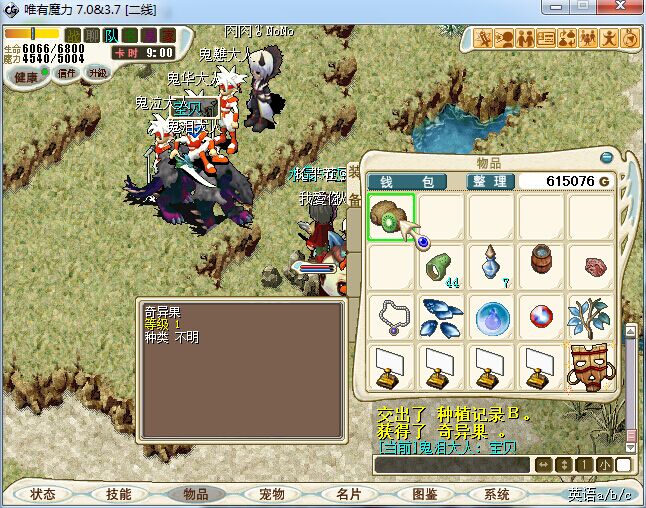Select the wooden barrel item

pos(541,265)
